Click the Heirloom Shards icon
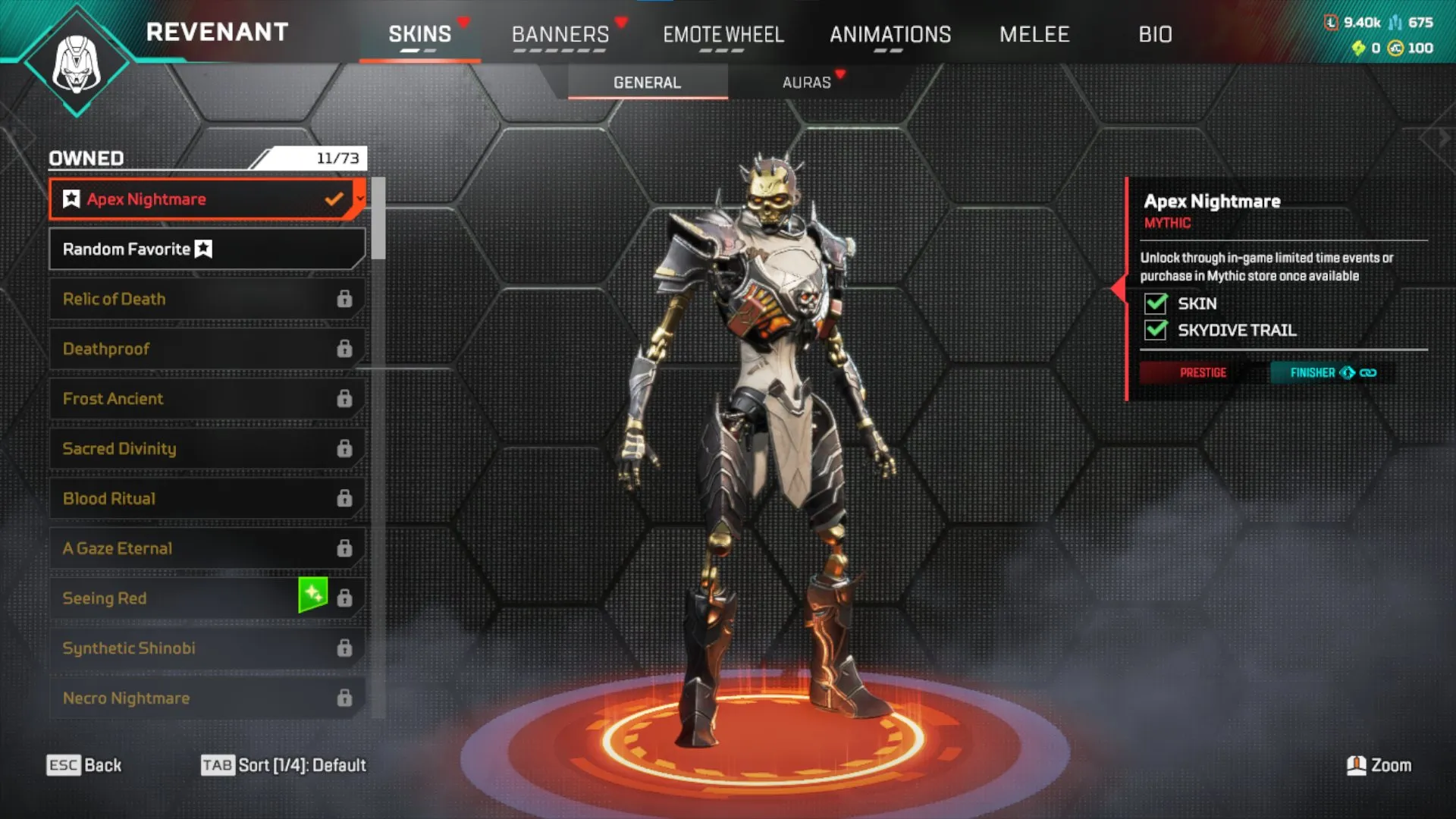The height and width of the screenshot is (819, 1456). [x=1357, y=49]
